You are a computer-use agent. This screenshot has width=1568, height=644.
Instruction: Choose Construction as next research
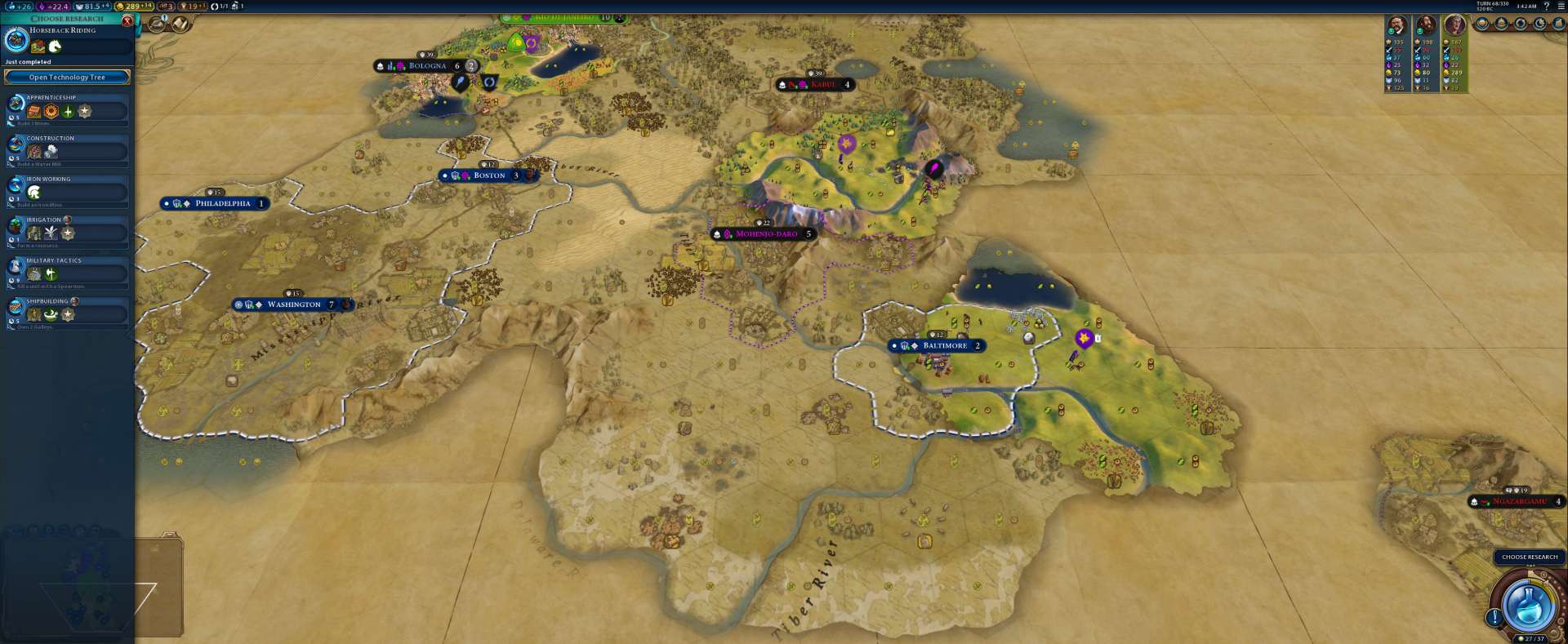point(68,150)
